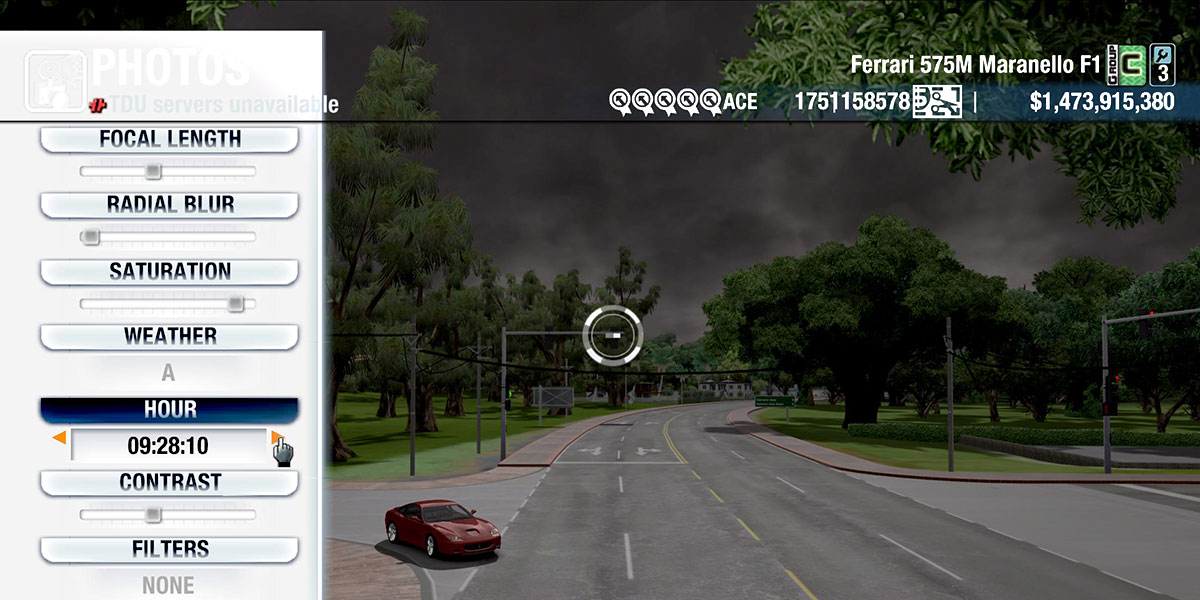Open the Filters option
This screenshot has height=600, width=1200.
click(x=169, y=549)
